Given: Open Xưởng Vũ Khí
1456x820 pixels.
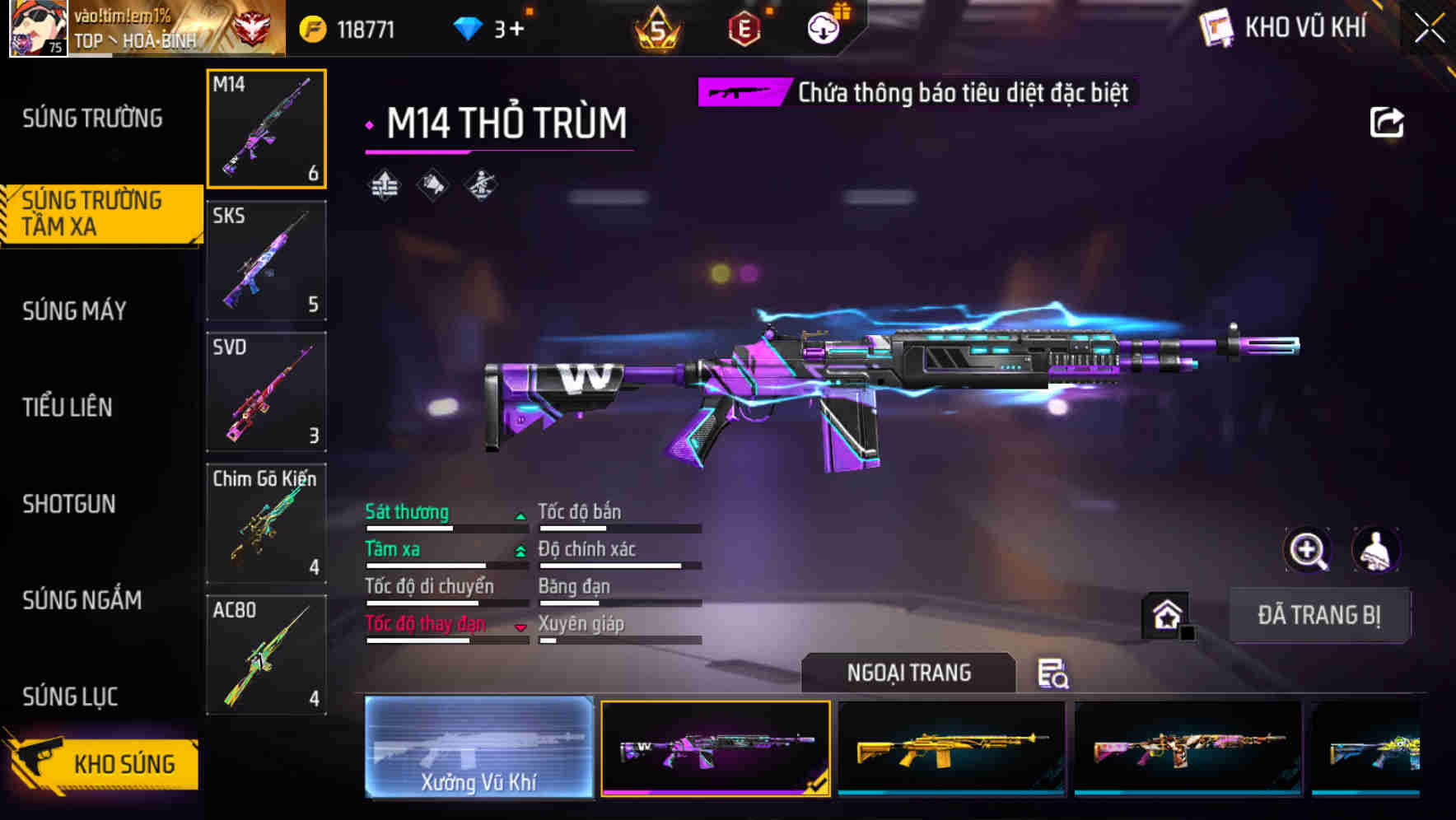Looking at the screenshot, I should [478, 748].
